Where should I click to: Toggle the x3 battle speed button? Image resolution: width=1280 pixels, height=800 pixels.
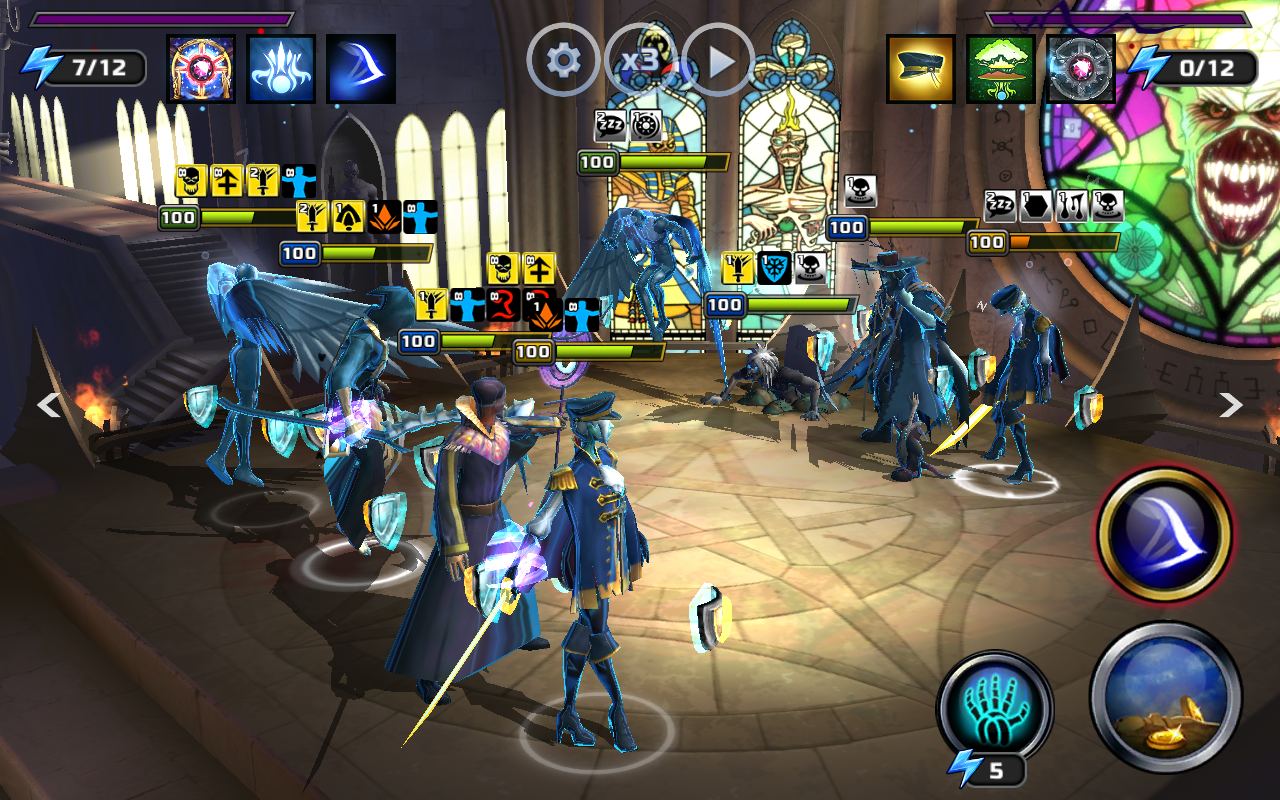[x=640, y=61]
